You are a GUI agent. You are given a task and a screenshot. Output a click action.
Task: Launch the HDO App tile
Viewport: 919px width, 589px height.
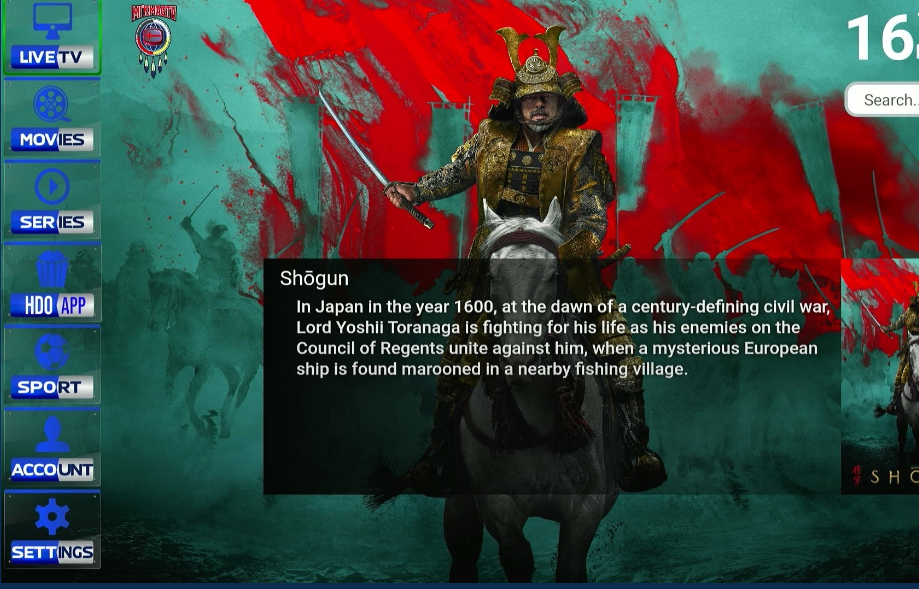pyautogui.click(x=52, y=284)
